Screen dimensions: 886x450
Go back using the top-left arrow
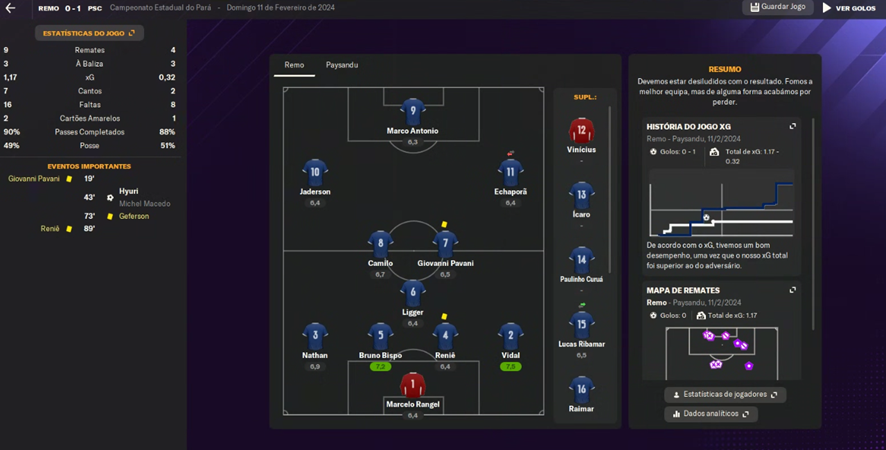pos(10,8)
